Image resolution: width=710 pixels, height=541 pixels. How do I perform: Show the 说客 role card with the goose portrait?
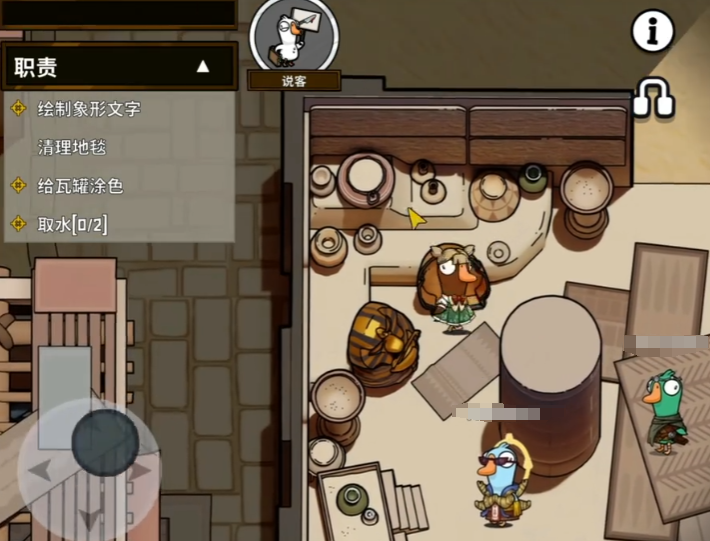pos(294,37)
